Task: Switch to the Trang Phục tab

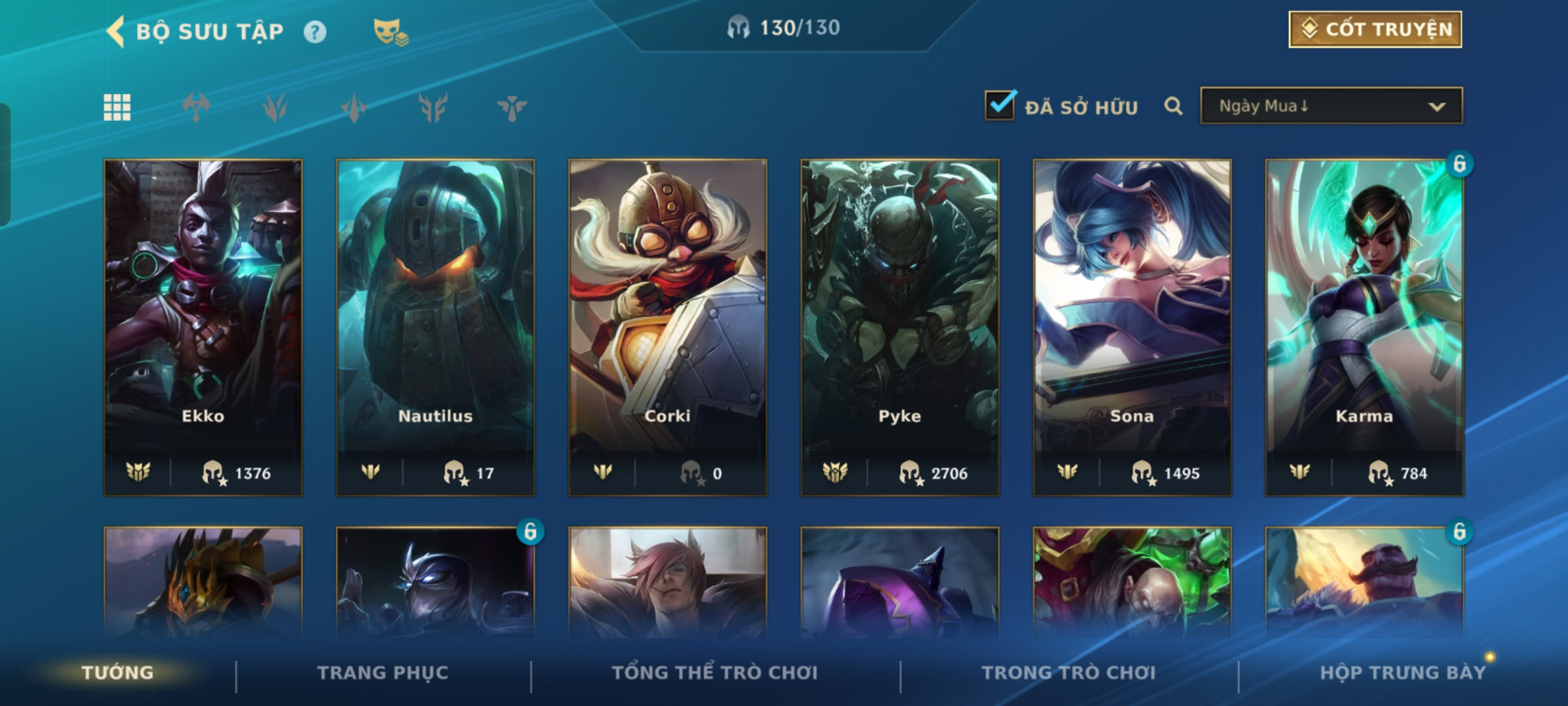Action: coord(383,673)
